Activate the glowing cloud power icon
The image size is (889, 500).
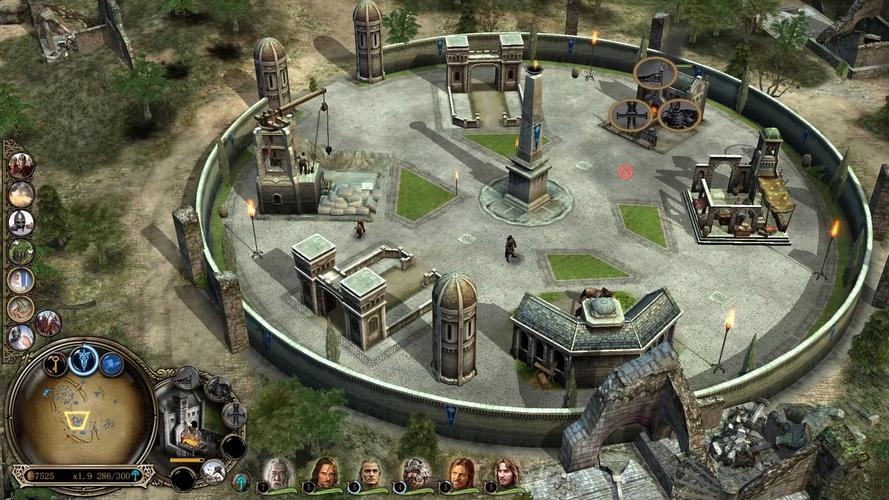tap(20, 193)
